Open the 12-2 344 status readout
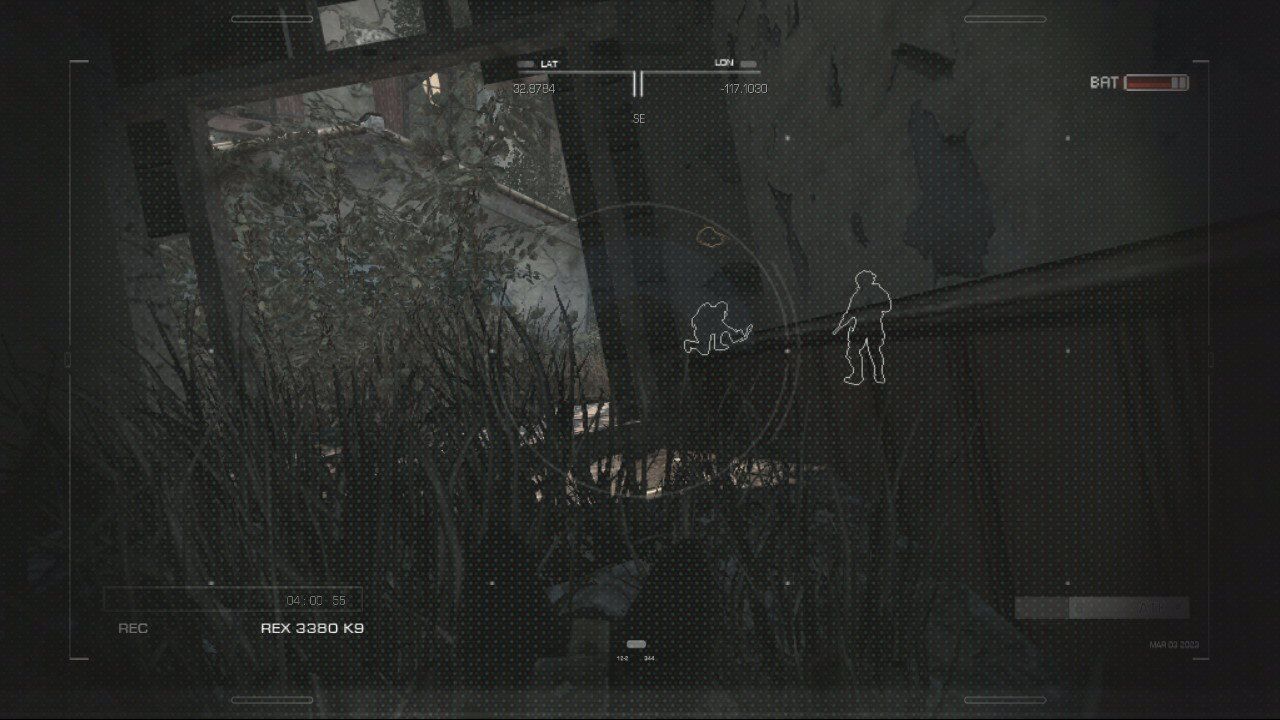Image resolution: width=1280 pixels, height=720 pixels. [x=636, y=658]
